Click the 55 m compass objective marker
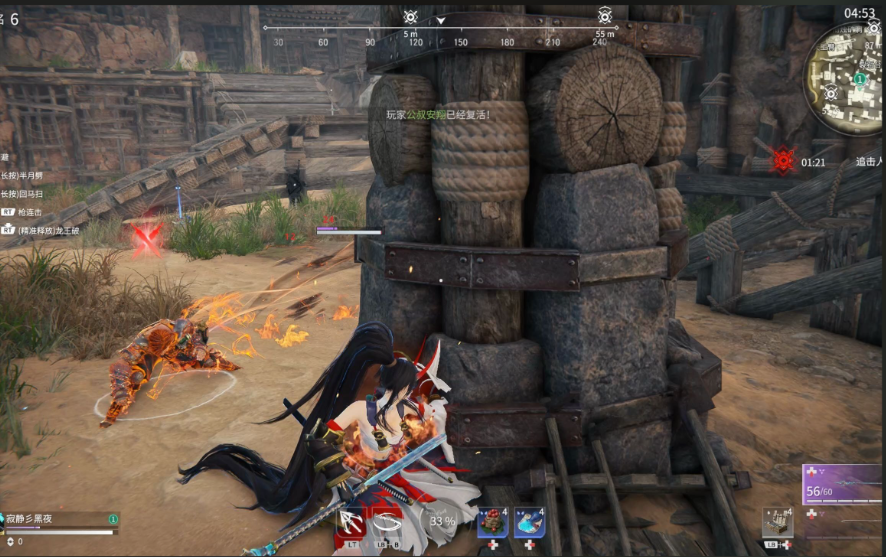The image size is (886, 557). tap(605, 16)
